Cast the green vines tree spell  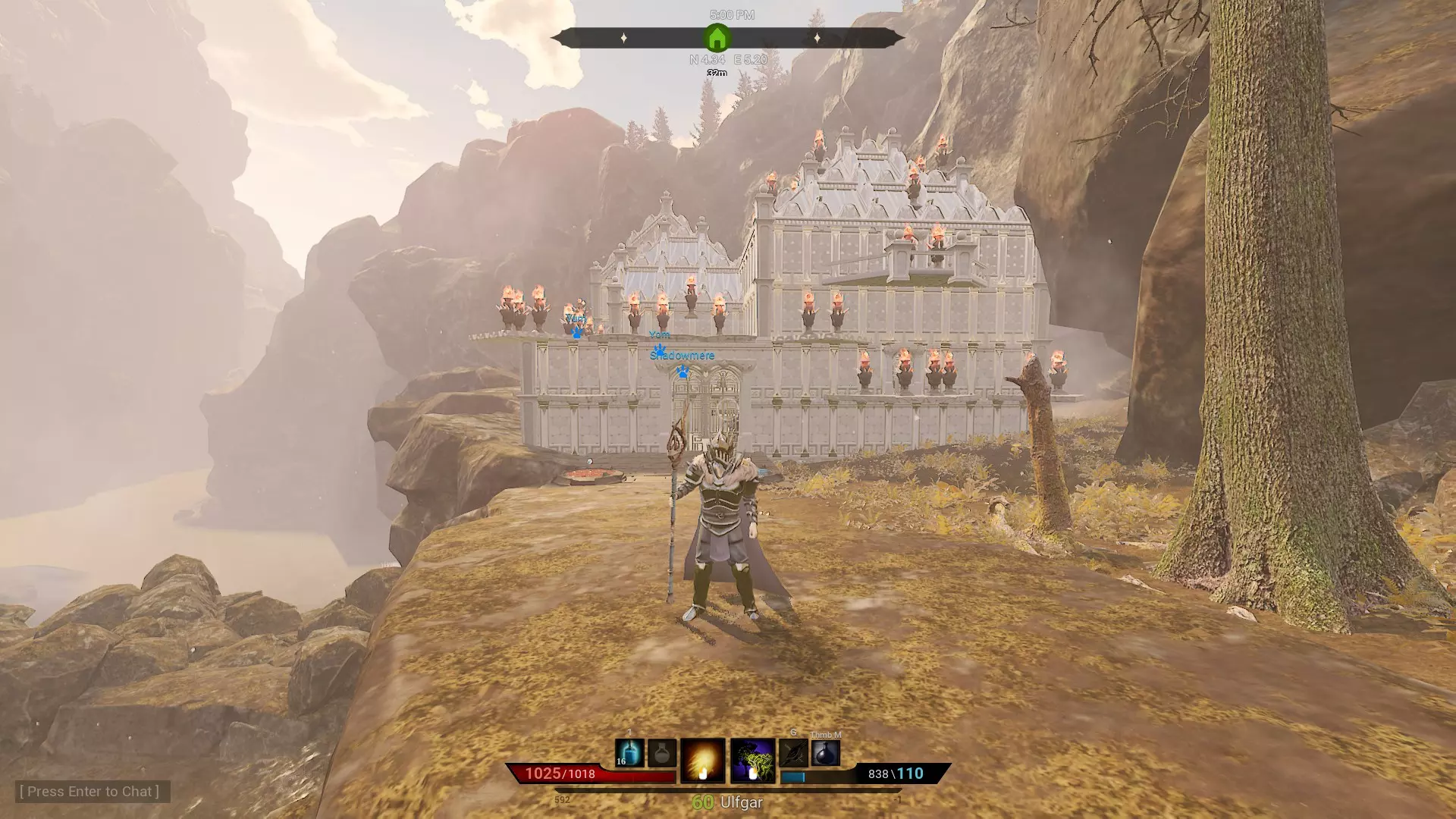point(752,761)
